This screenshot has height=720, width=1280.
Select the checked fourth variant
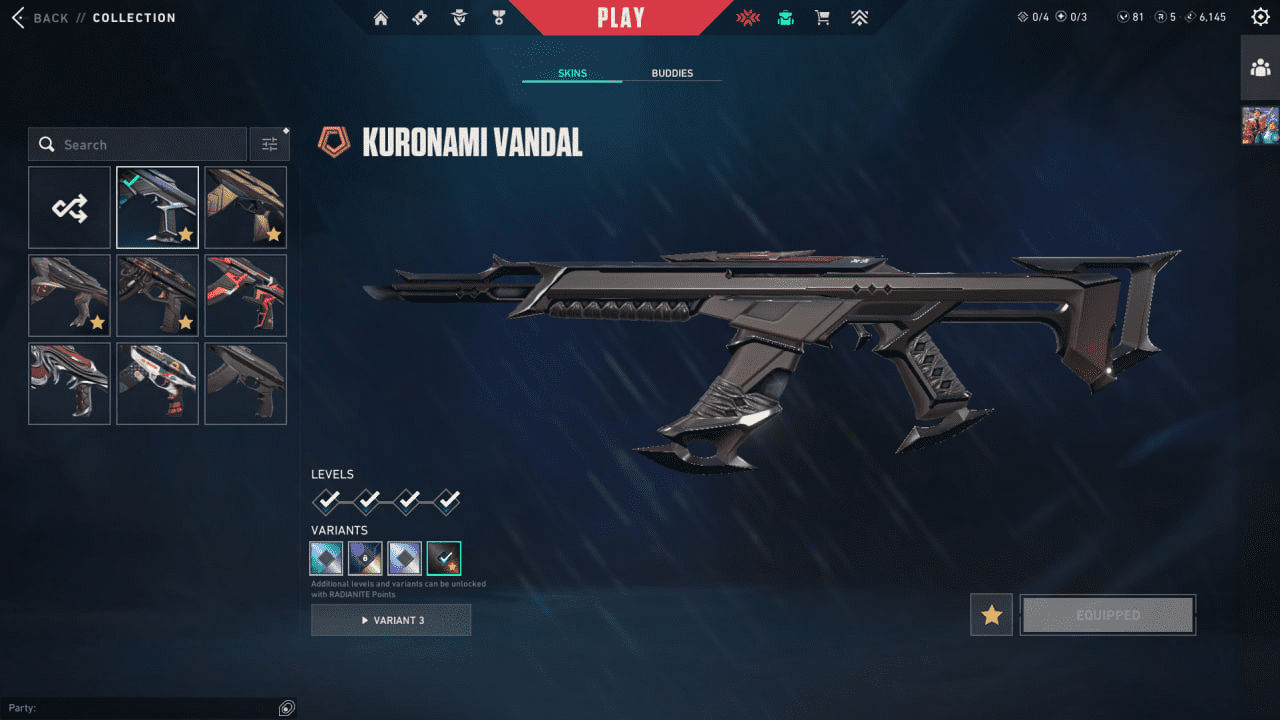pyautogui.click(x=443, y=557)
